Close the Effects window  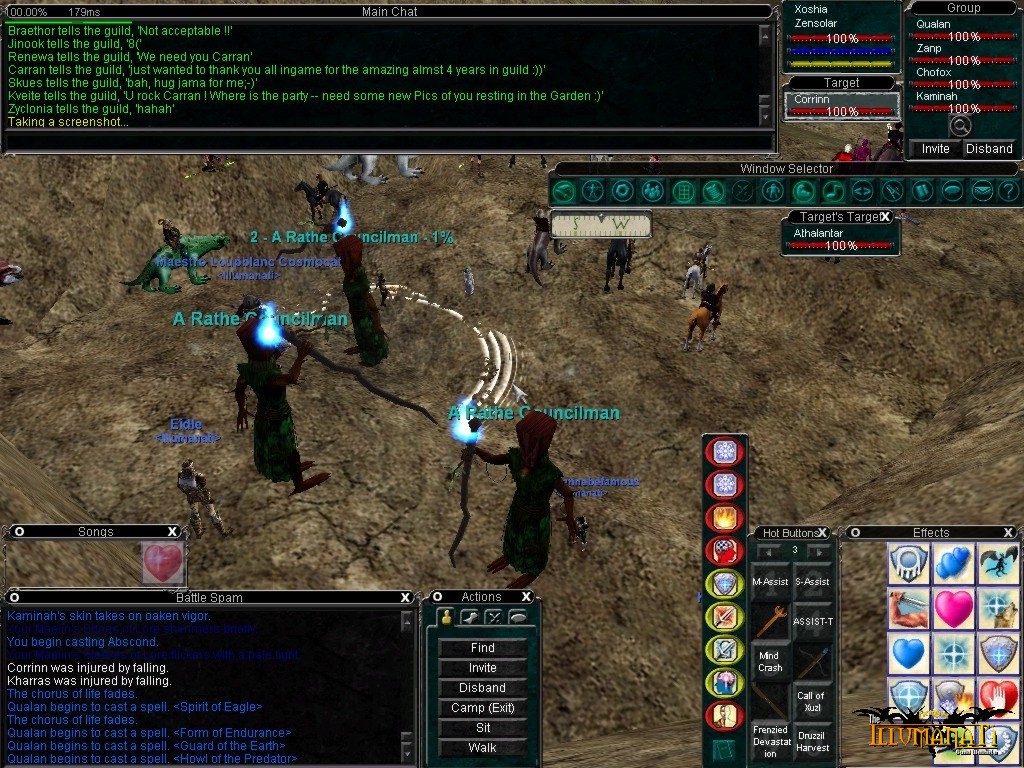click(x=1009, y=533)
